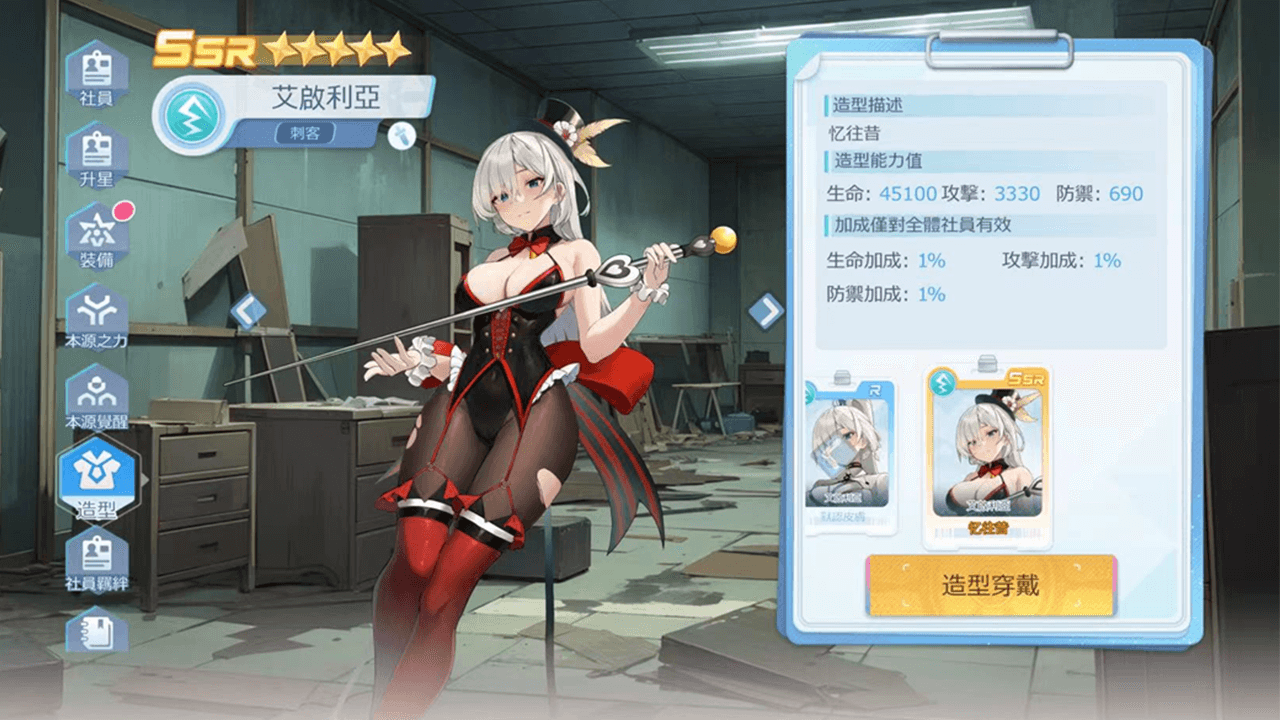The image size is (1280, 720).
Task: Click the small blue pin icon beside 刺客
Action: click(x=401, y=134)
